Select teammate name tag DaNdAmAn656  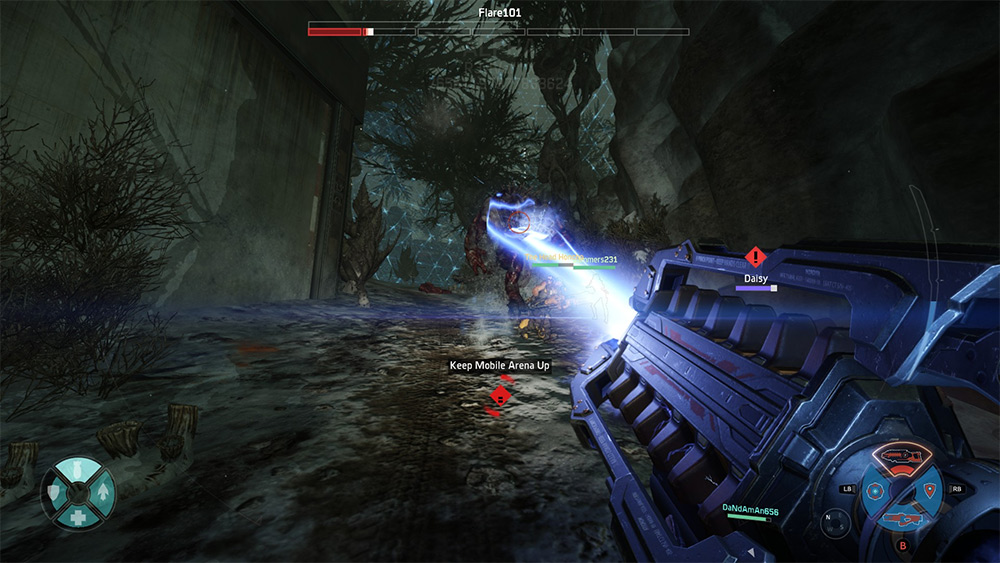click(x=750, y=509)
